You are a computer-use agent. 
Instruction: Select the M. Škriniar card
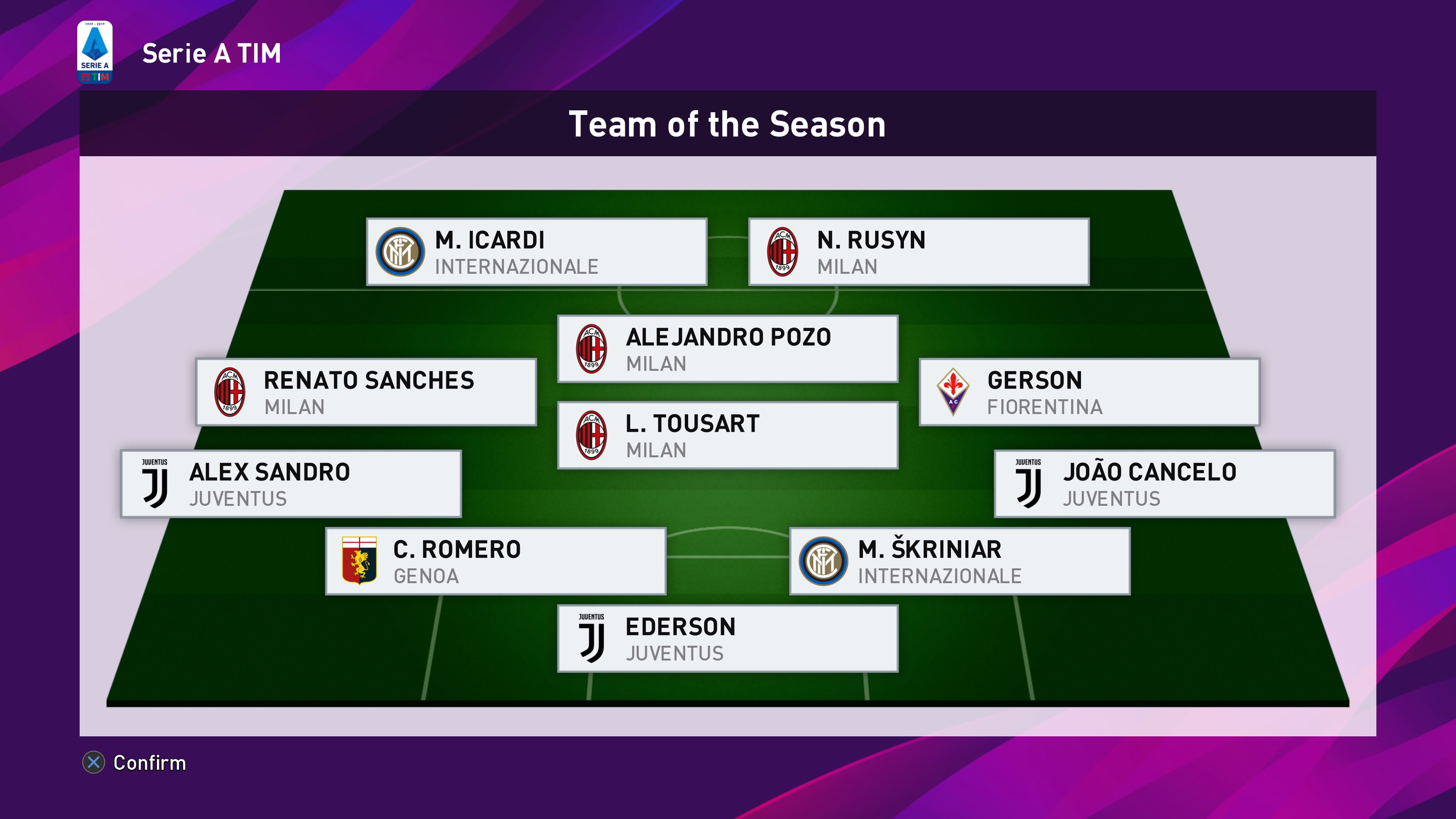click(x=960, y=561)
